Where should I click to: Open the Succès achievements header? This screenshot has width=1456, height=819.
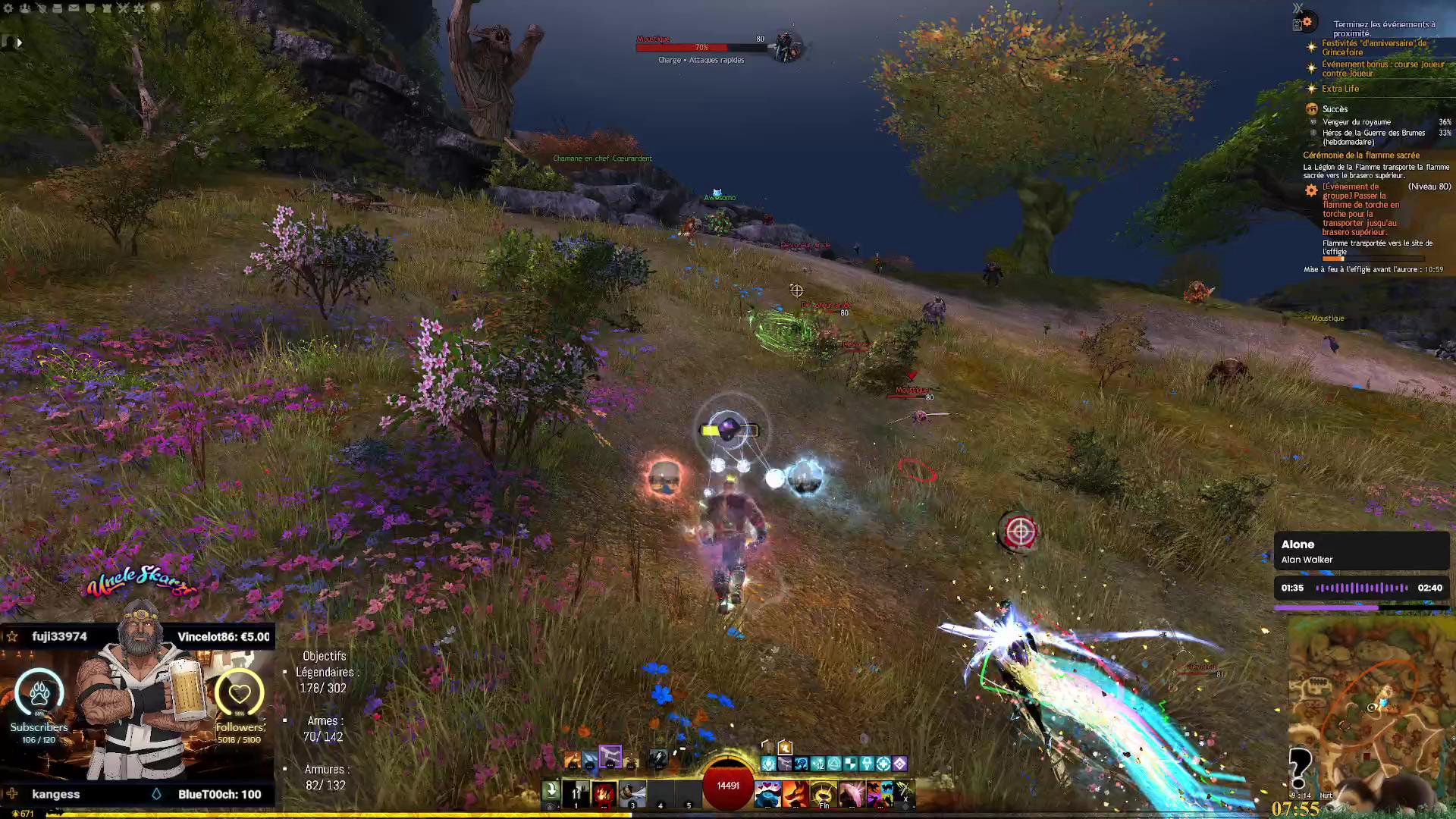click(x=1335, y=109)
